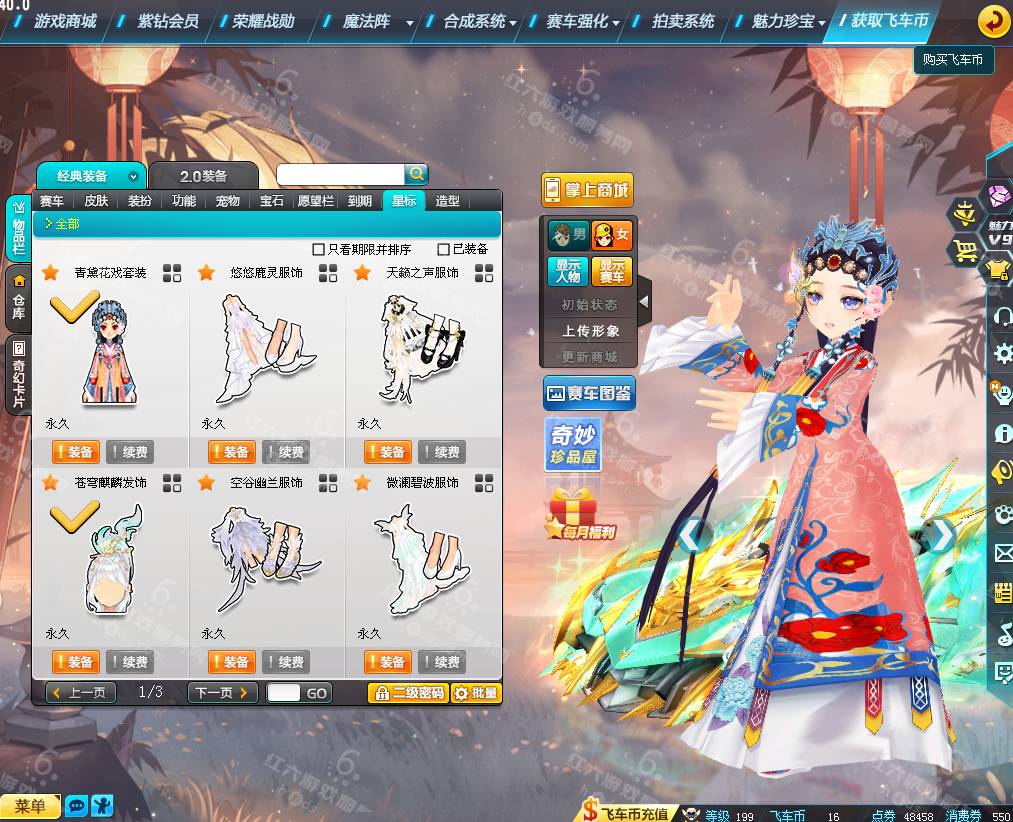Open the 游戏商城 game mall menu
Viewport: 1013px width, 822px height.
coord(65,20)
